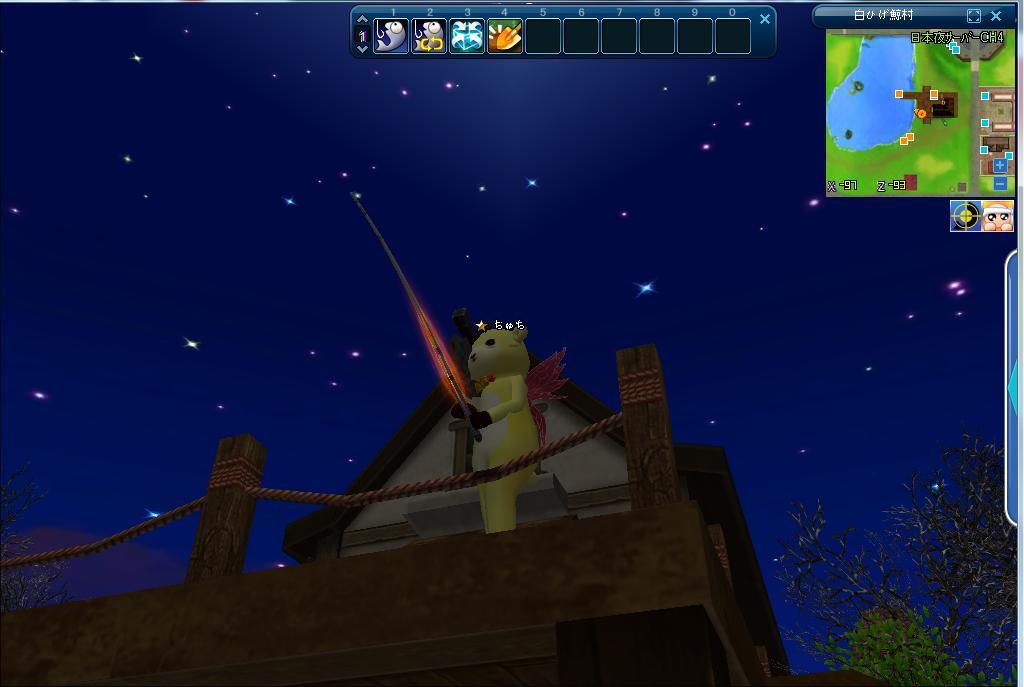Select the ice crystal skill icon
Screen dimensions: 1024x687
[467, 36]
